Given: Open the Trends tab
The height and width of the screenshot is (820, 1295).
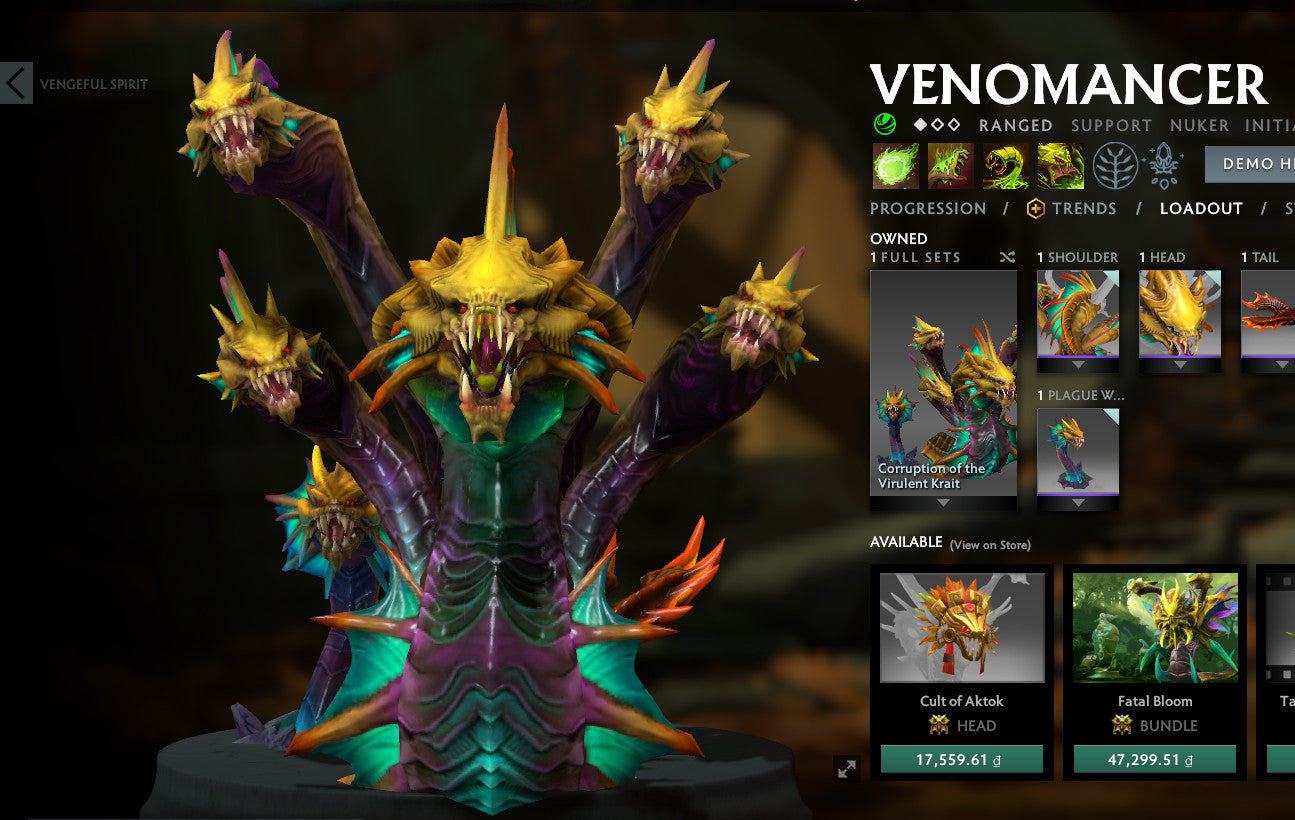Looking at the screenshot, I should point(1083,208).
